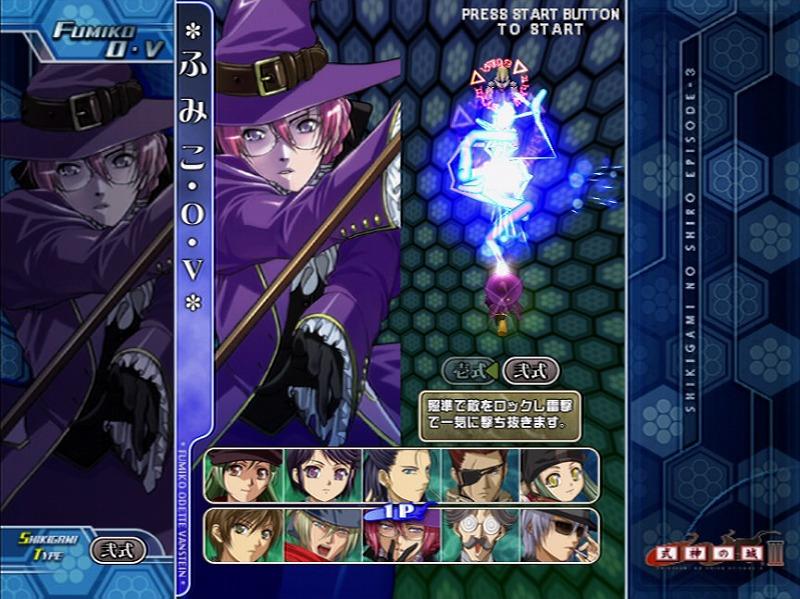The image size is (800, 599).
Task: Select the 壱式 shikigami type
Action: click(469, 370)
